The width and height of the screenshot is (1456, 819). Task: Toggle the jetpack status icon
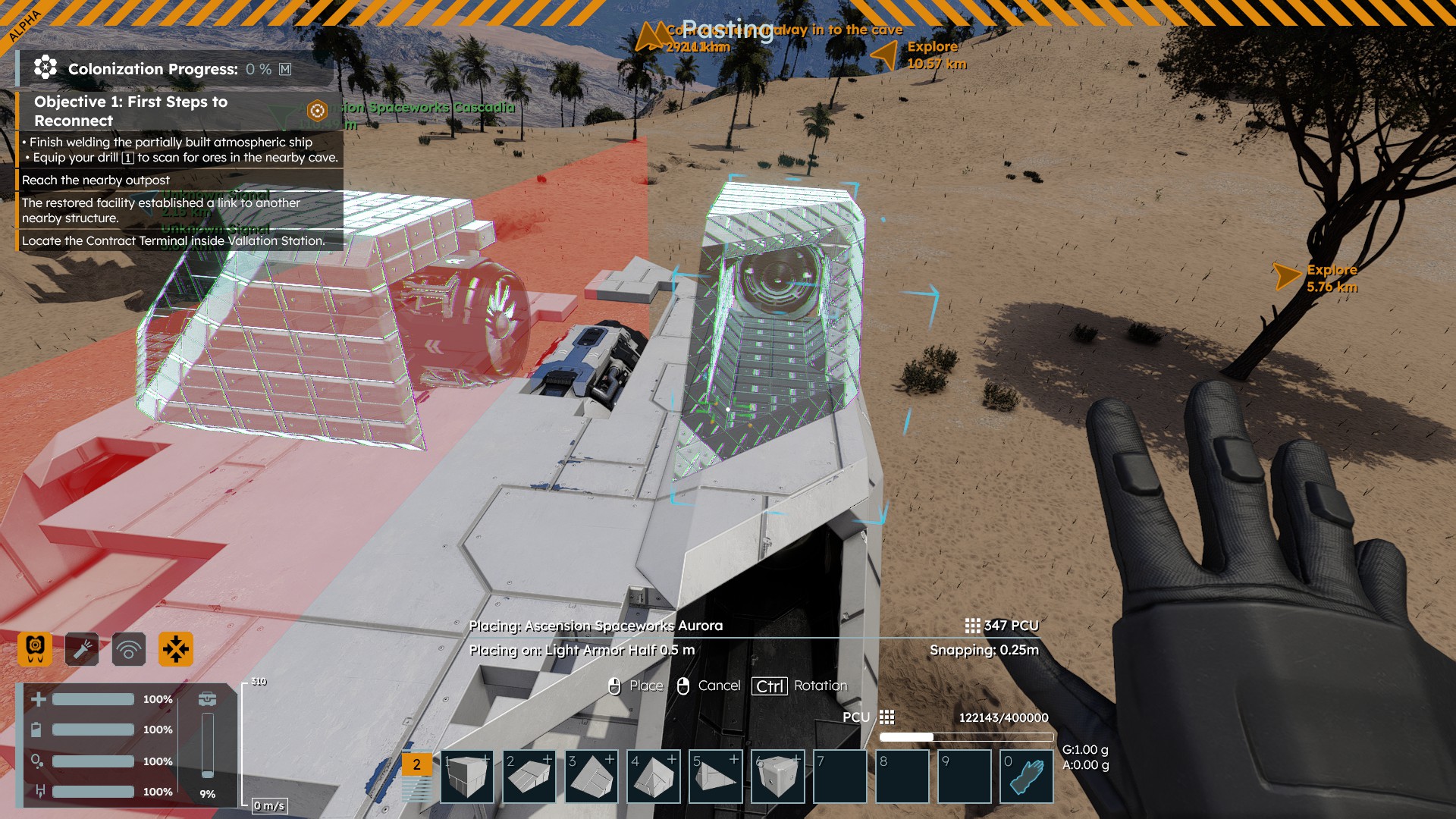(35, 649)
